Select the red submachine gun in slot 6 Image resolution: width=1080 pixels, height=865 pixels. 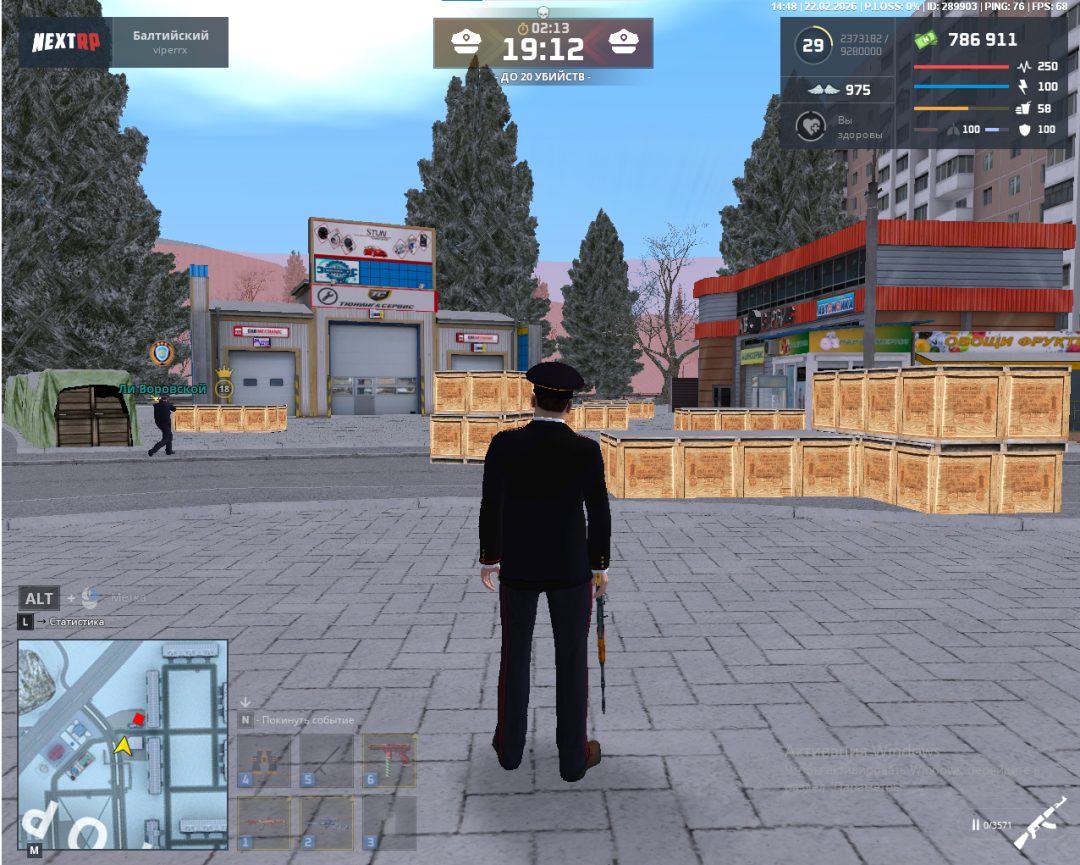390,761
